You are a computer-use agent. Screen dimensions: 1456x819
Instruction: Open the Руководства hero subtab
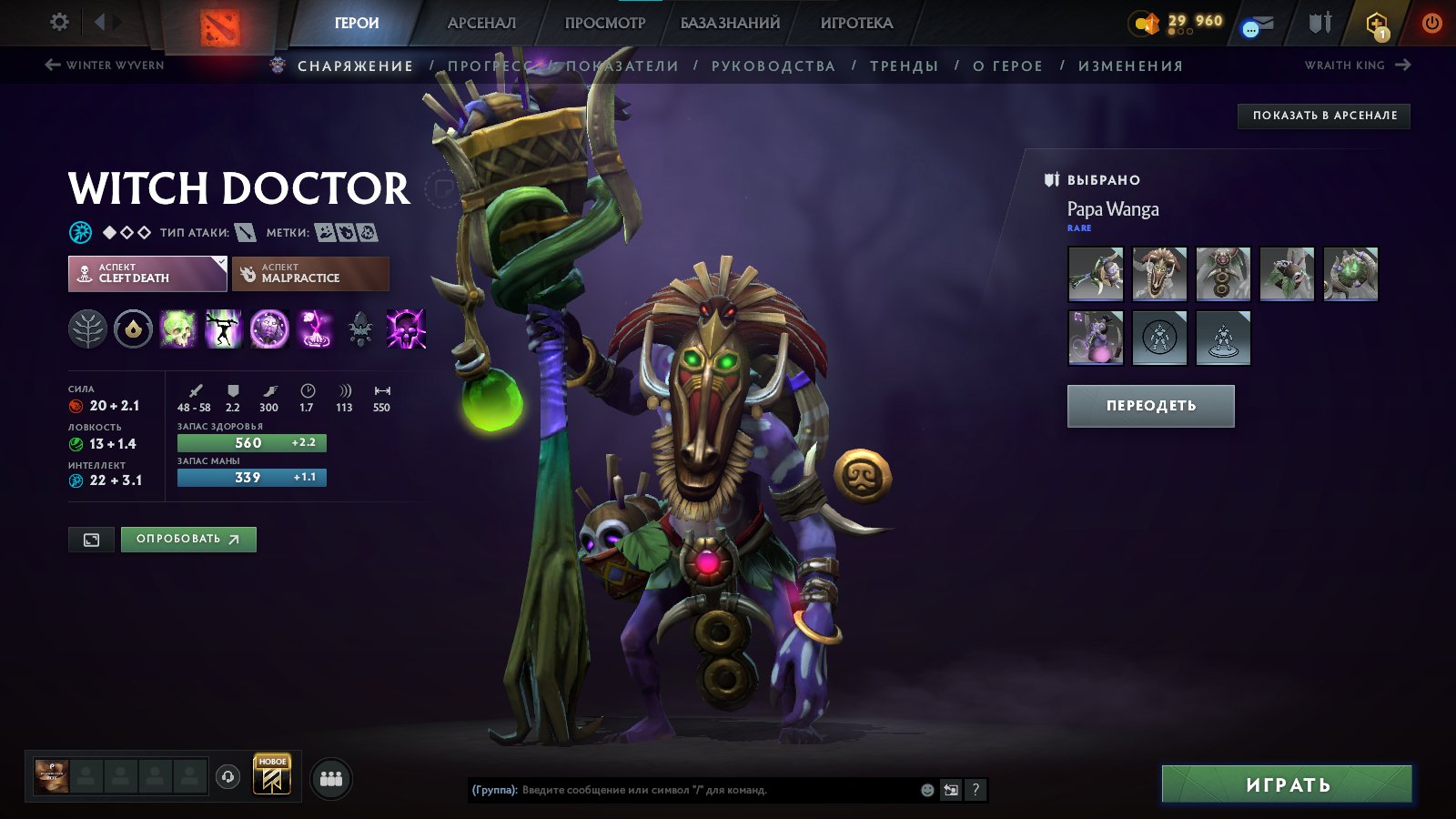coord(773,66)
